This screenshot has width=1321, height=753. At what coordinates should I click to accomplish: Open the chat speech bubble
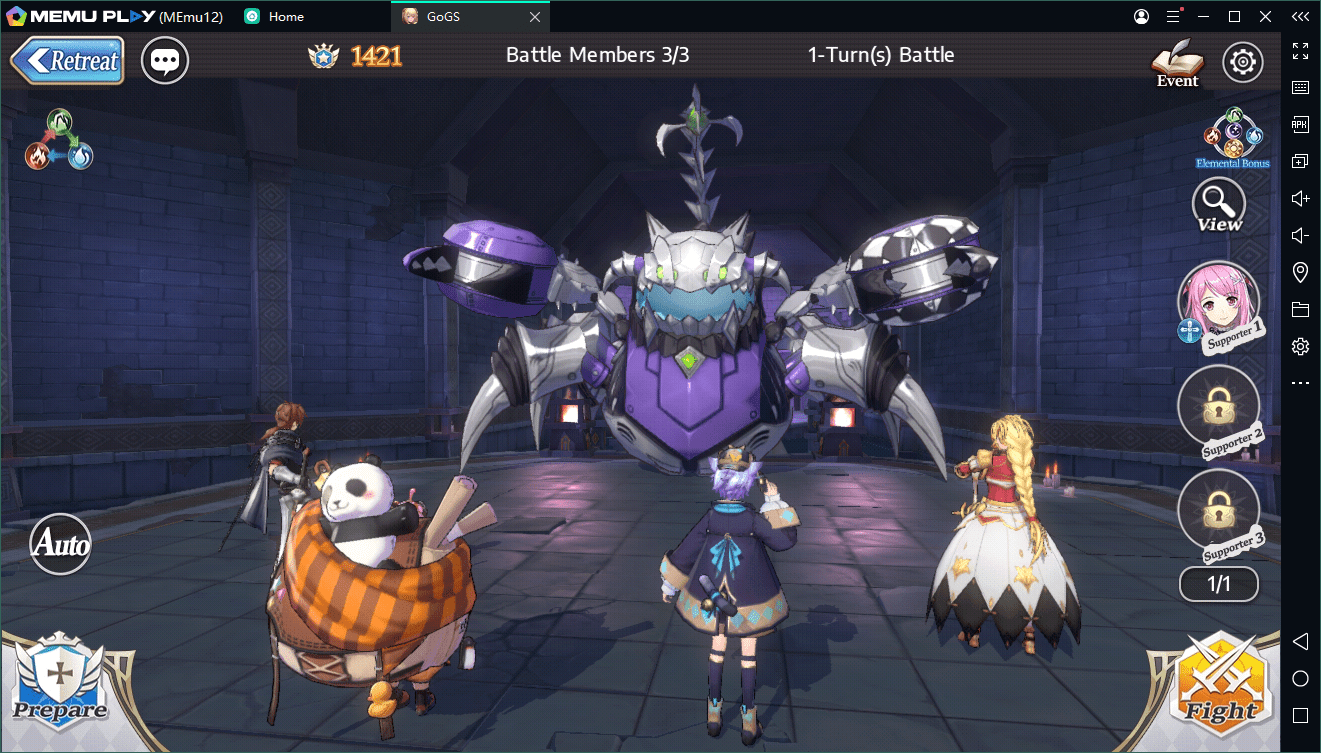[165, 61]
